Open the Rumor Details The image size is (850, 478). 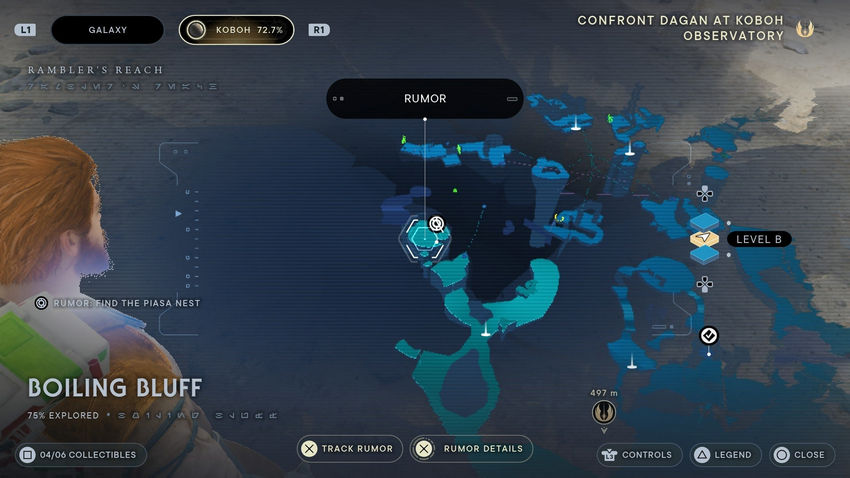[472, 449]
